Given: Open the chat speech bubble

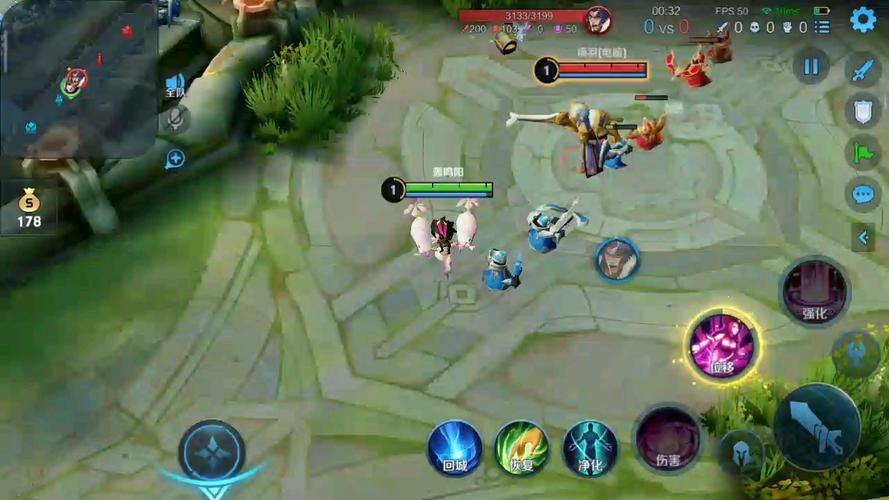Looking at the screenshot, I should coord(862,194).
